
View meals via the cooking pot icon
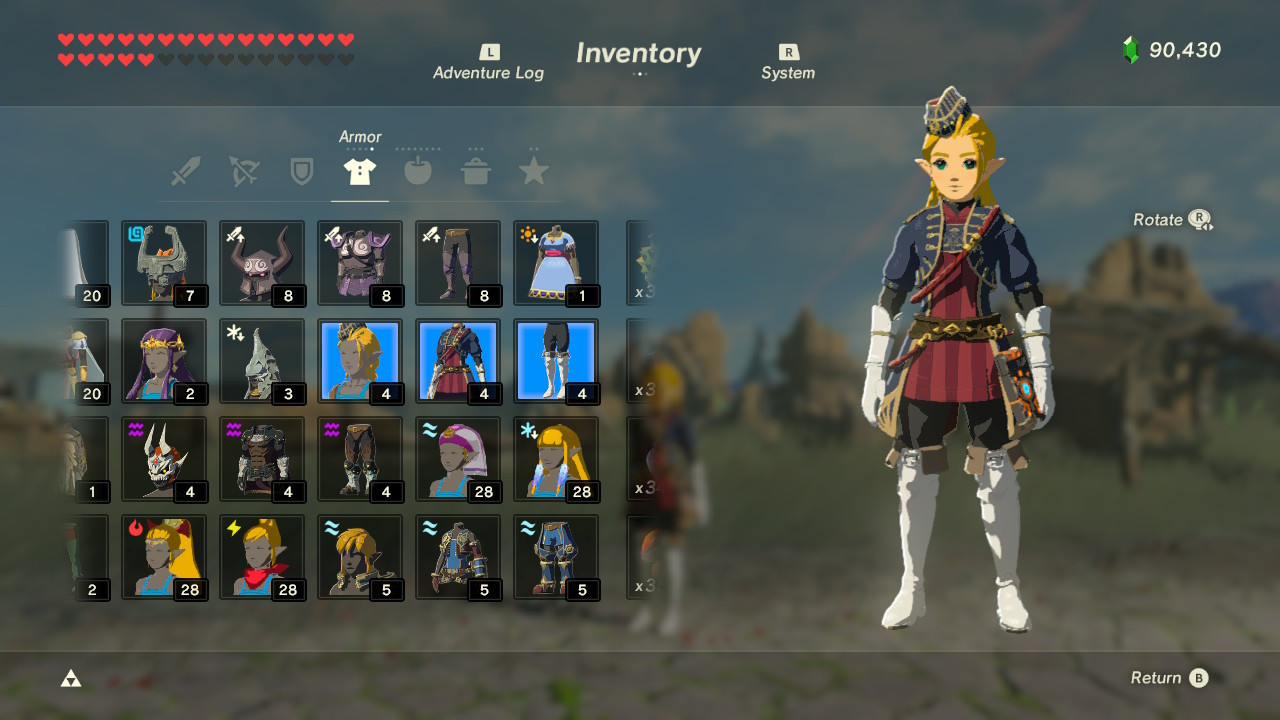(475, 170)
